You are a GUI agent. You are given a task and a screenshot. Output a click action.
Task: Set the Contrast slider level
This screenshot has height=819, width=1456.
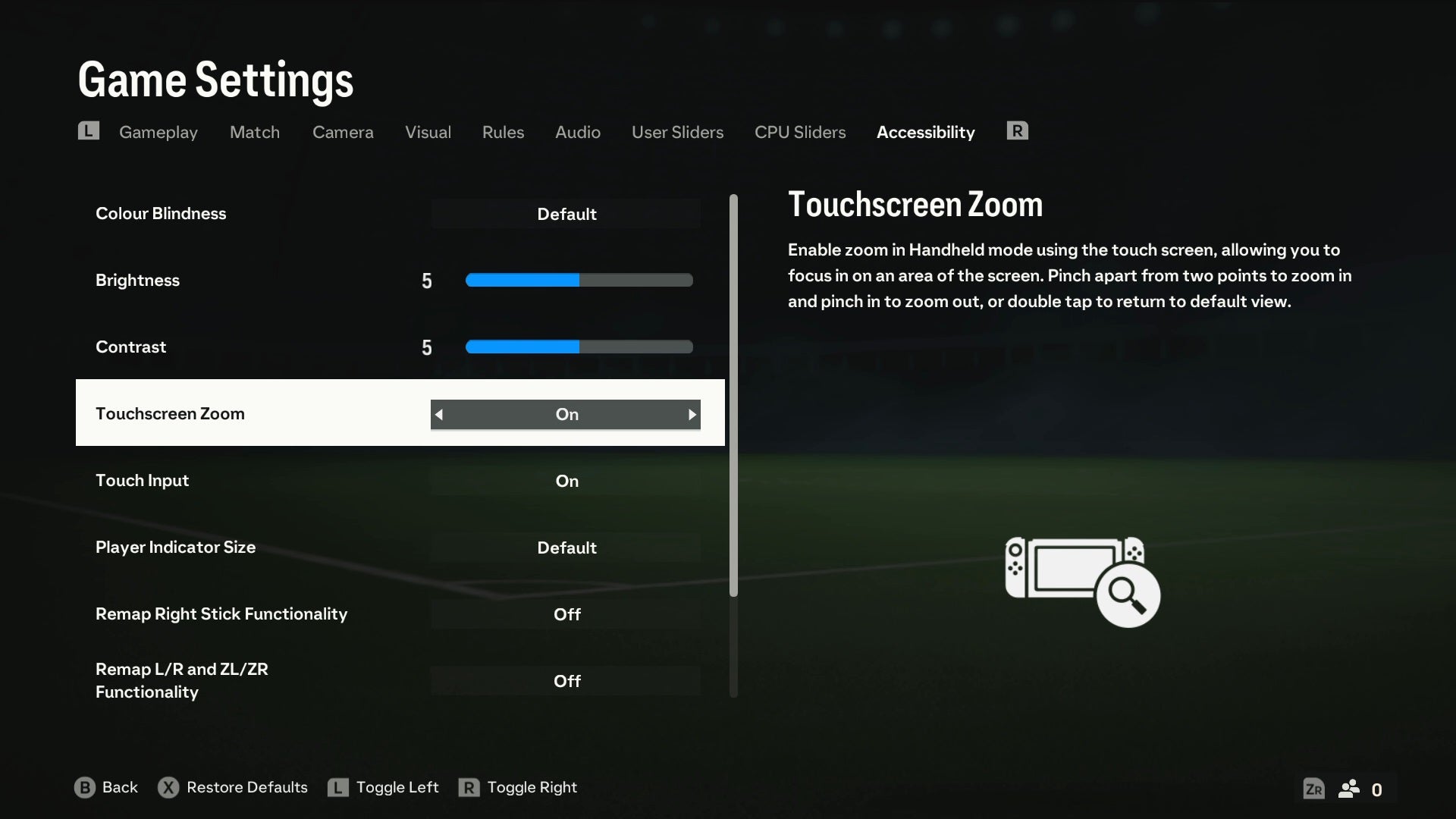pyautogui.click(x=579, y=347)
